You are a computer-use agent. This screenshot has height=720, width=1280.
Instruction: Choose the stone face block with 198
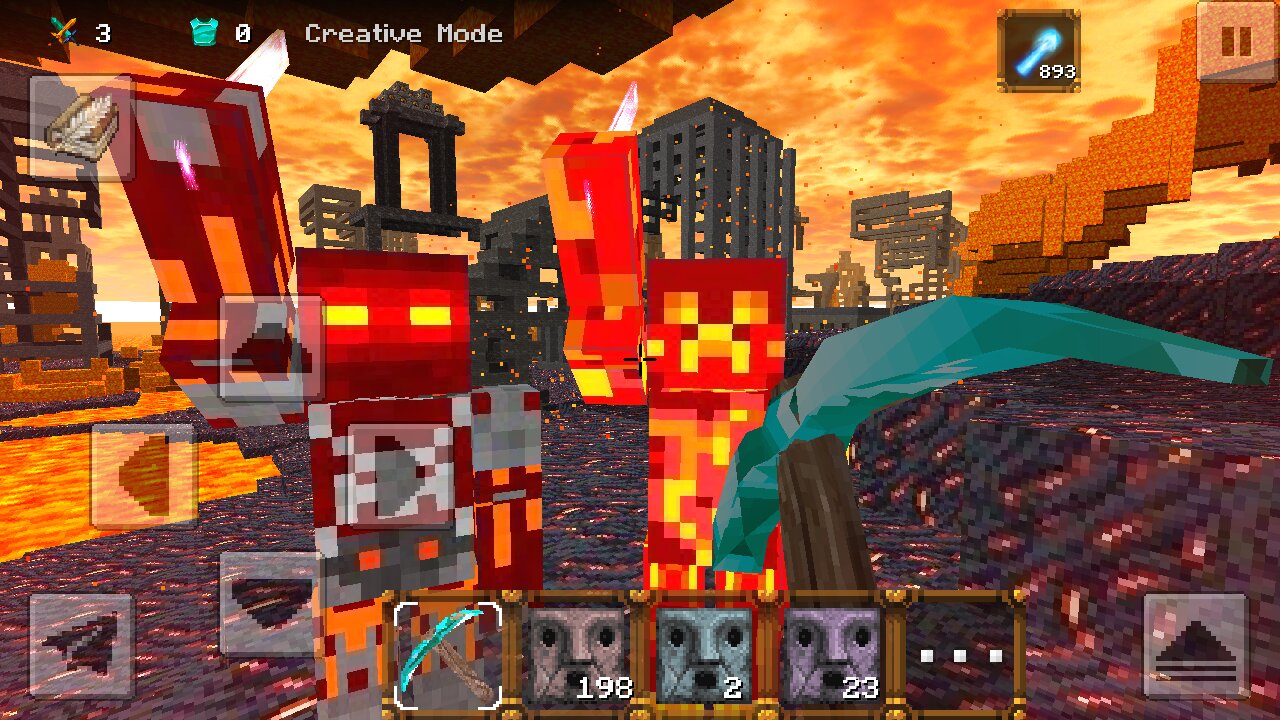(576, 654)
